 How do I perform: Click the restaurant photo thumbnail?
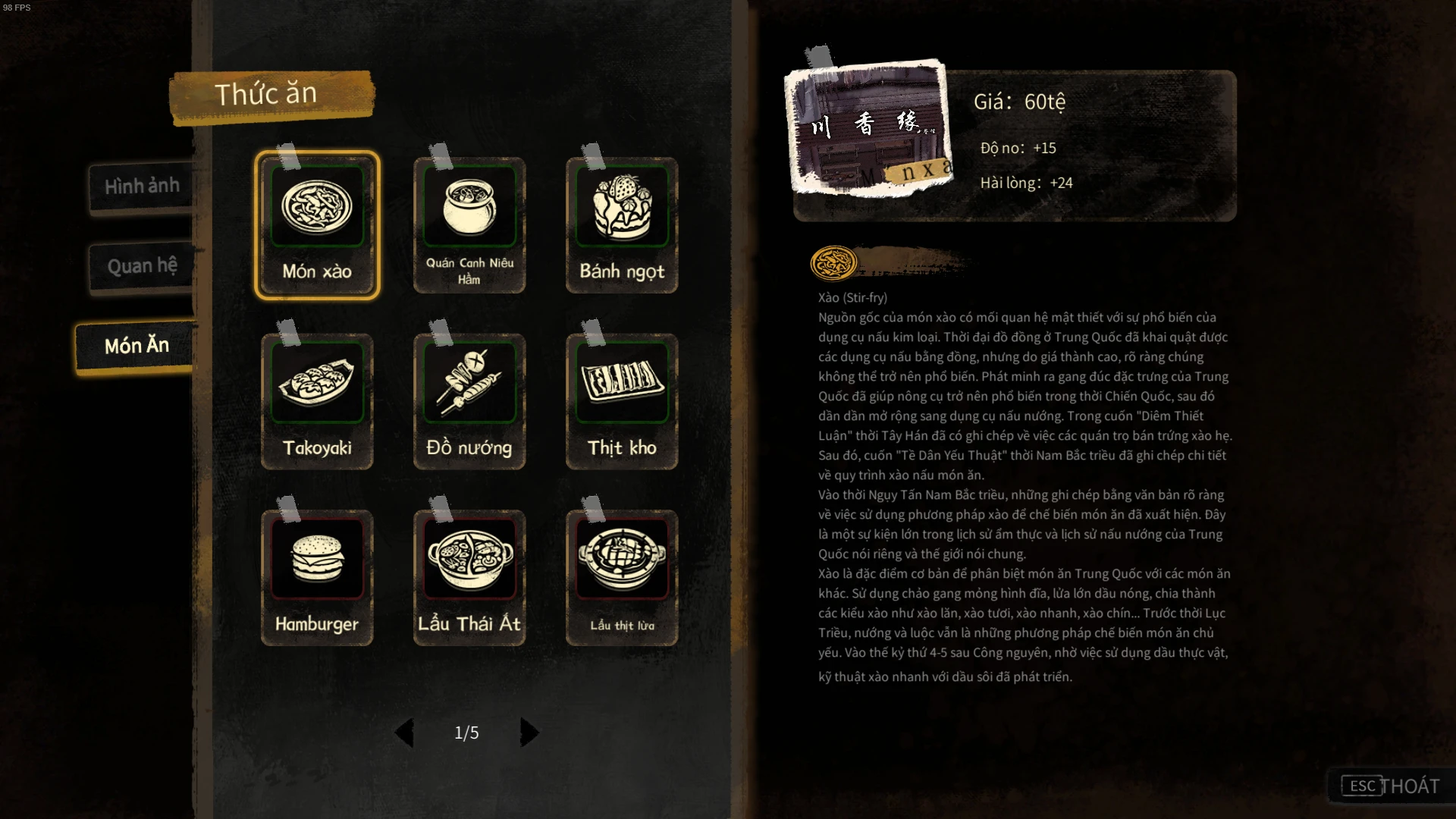coord(869,129)
